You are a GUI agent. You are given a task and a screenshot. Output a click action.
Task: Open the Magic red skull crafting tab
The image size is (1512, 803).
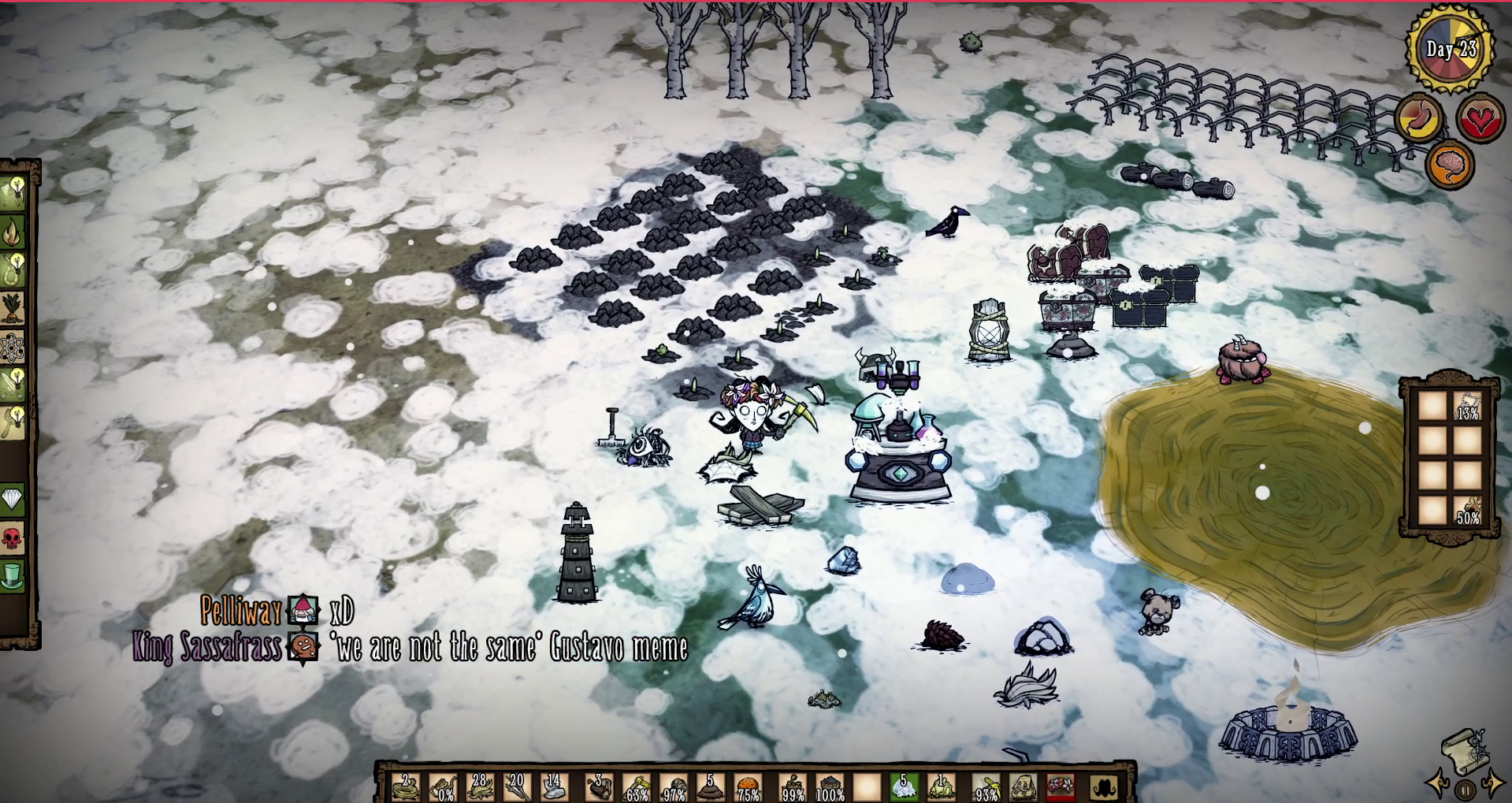(x=13, y=539)
